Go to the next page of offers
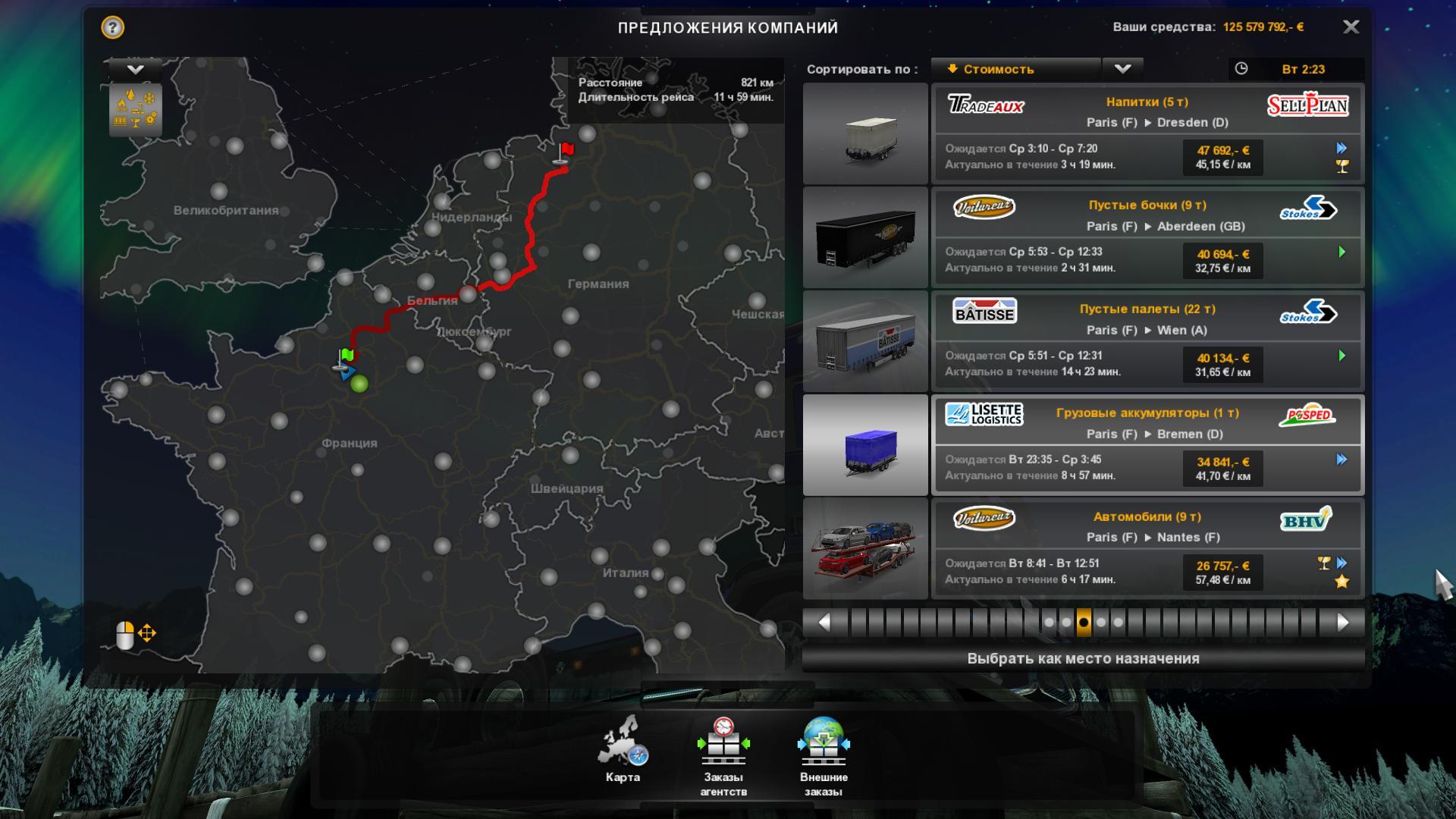This screenshot has height=819, width=1456. click(1343, 623)
